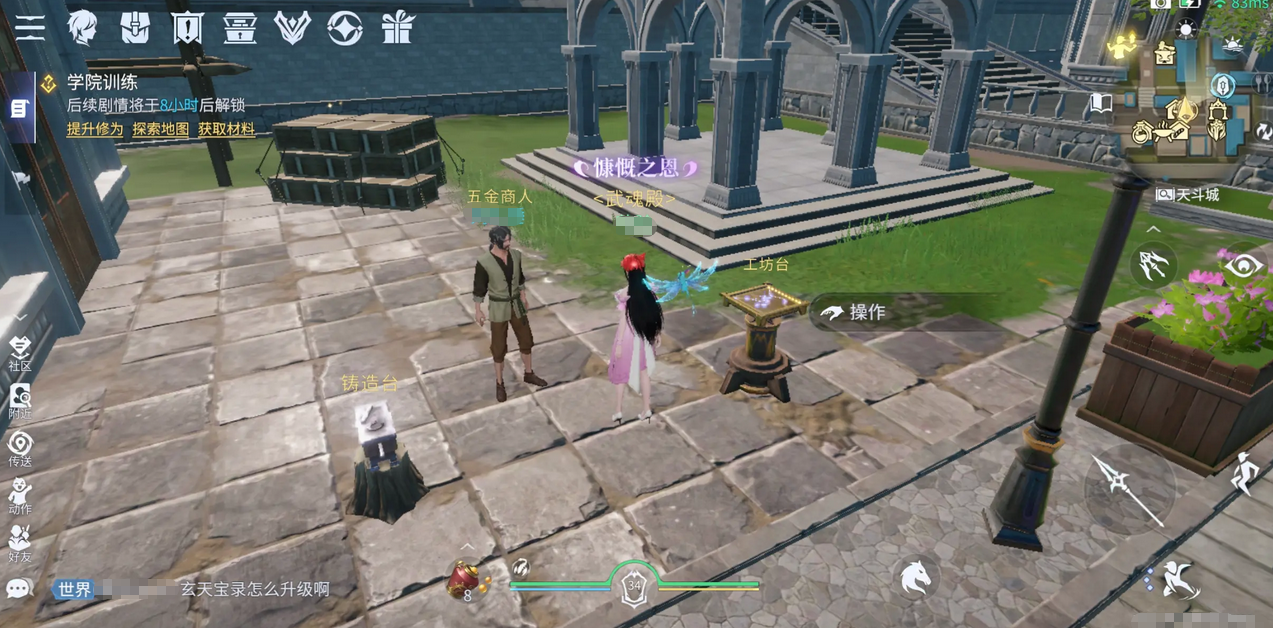Open the treasure chest icon
This screenshot has height=628, width=1273.
[x=240, y=28]
